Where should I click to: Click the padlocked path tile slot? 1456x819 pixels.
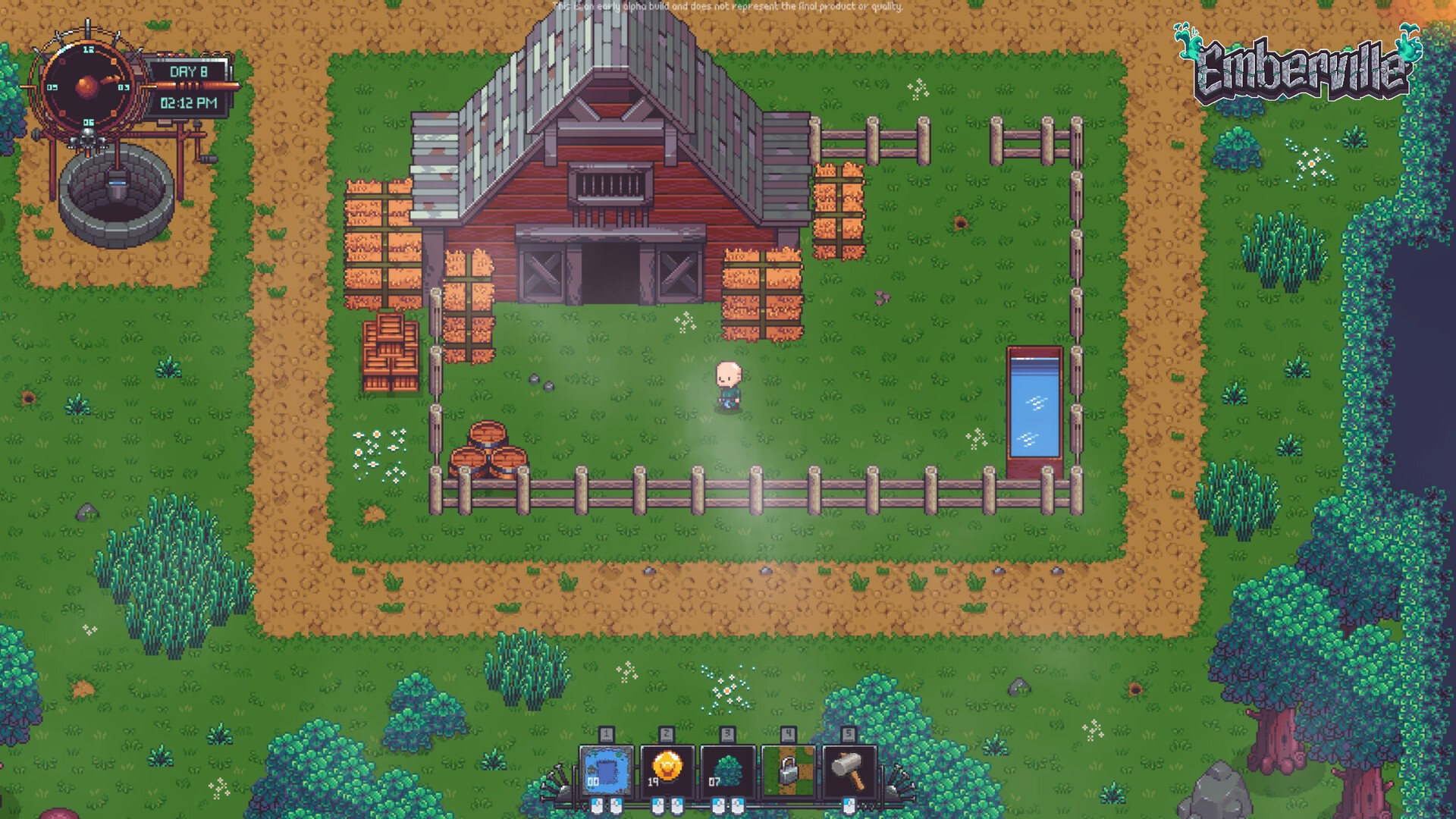[x=788, y=771]
